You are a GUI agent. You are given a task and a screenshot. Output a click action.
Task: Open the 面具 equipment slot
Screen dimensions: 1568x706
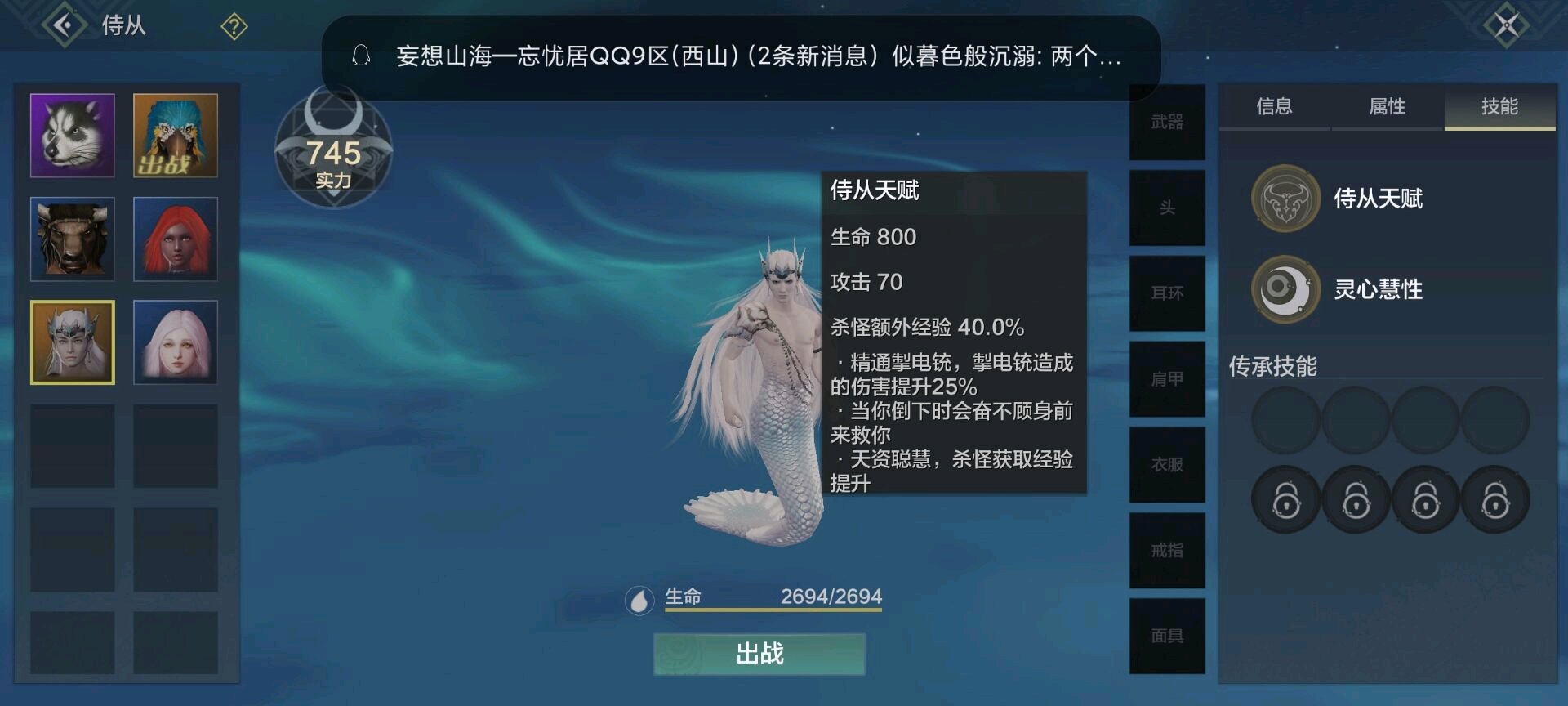pyautogui.click(x=1167, y=634)
